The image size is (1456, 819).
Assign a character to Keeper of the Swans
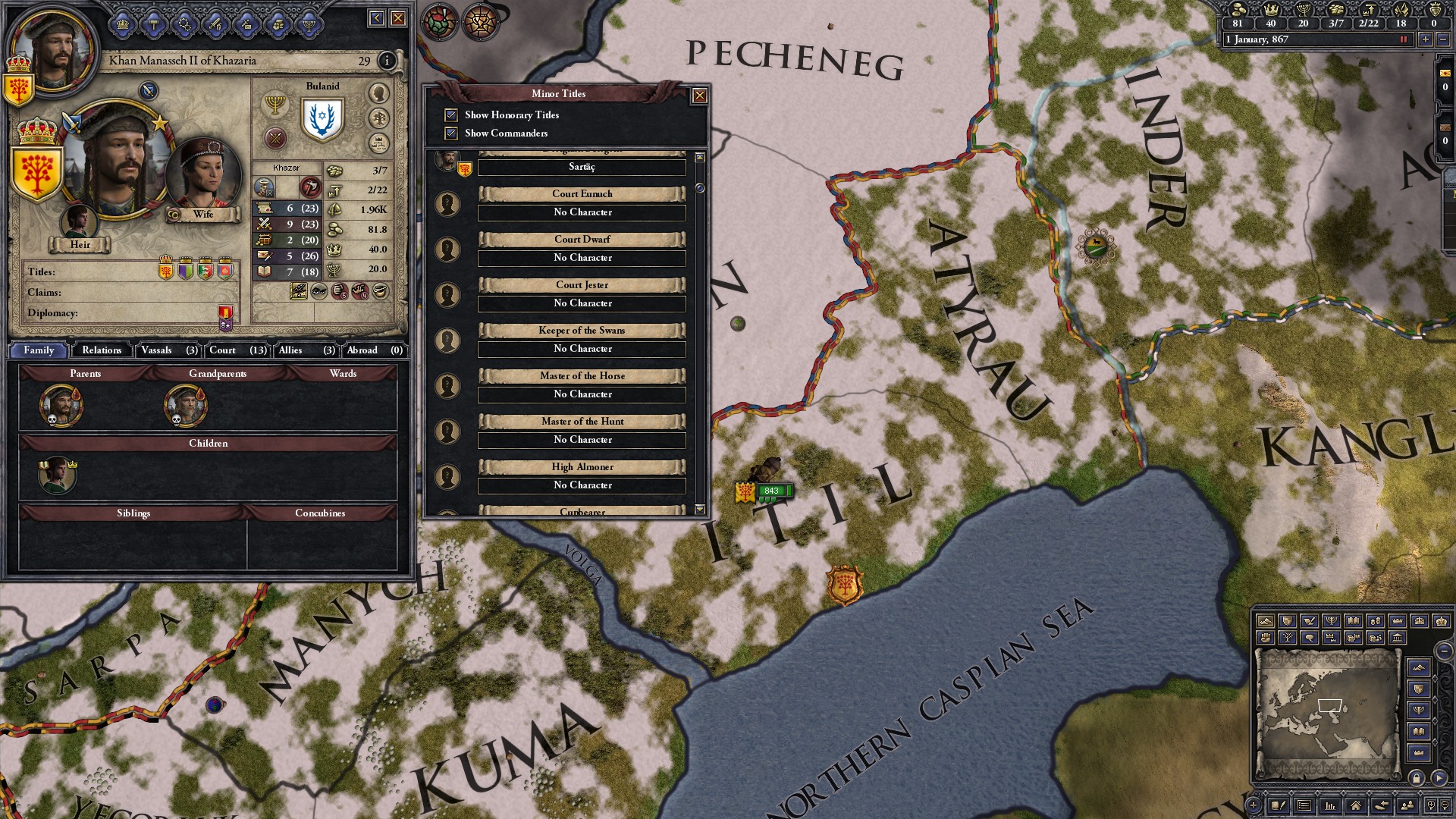(x=582, y=349)
